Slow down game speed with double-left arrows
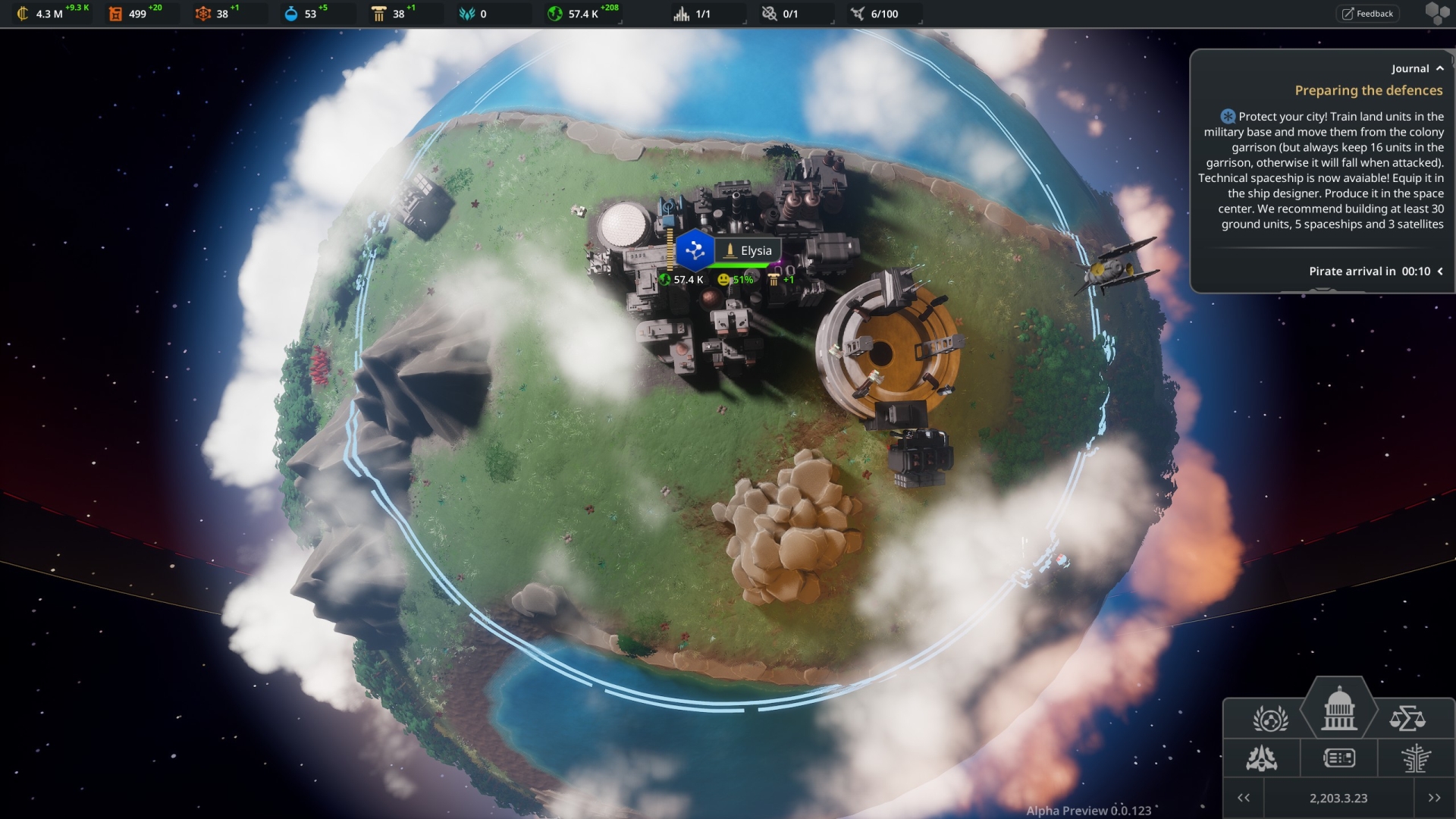The image size is (1456, 819). click(1244, 798)
